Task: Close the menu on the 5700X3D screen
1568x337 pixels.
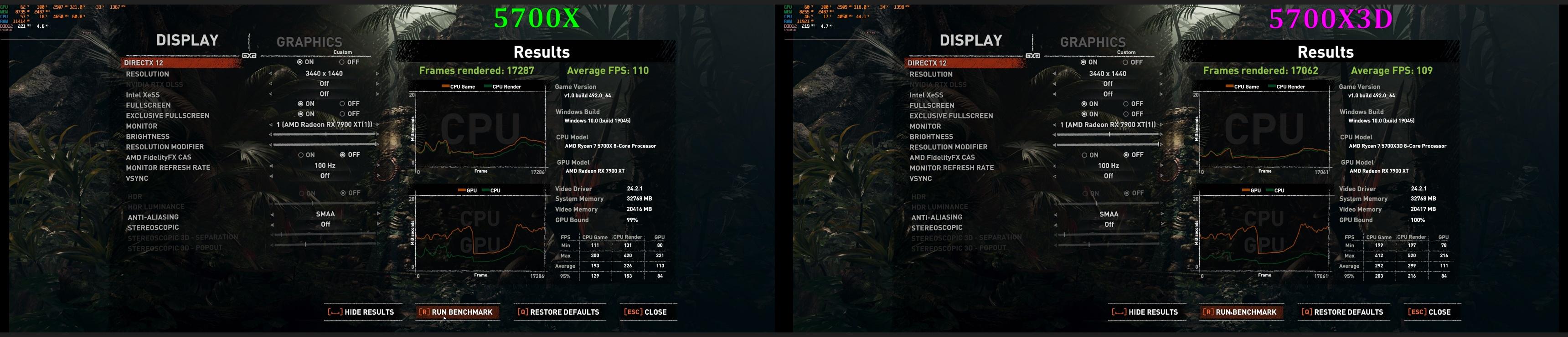Action: (x=1429, y=312)
